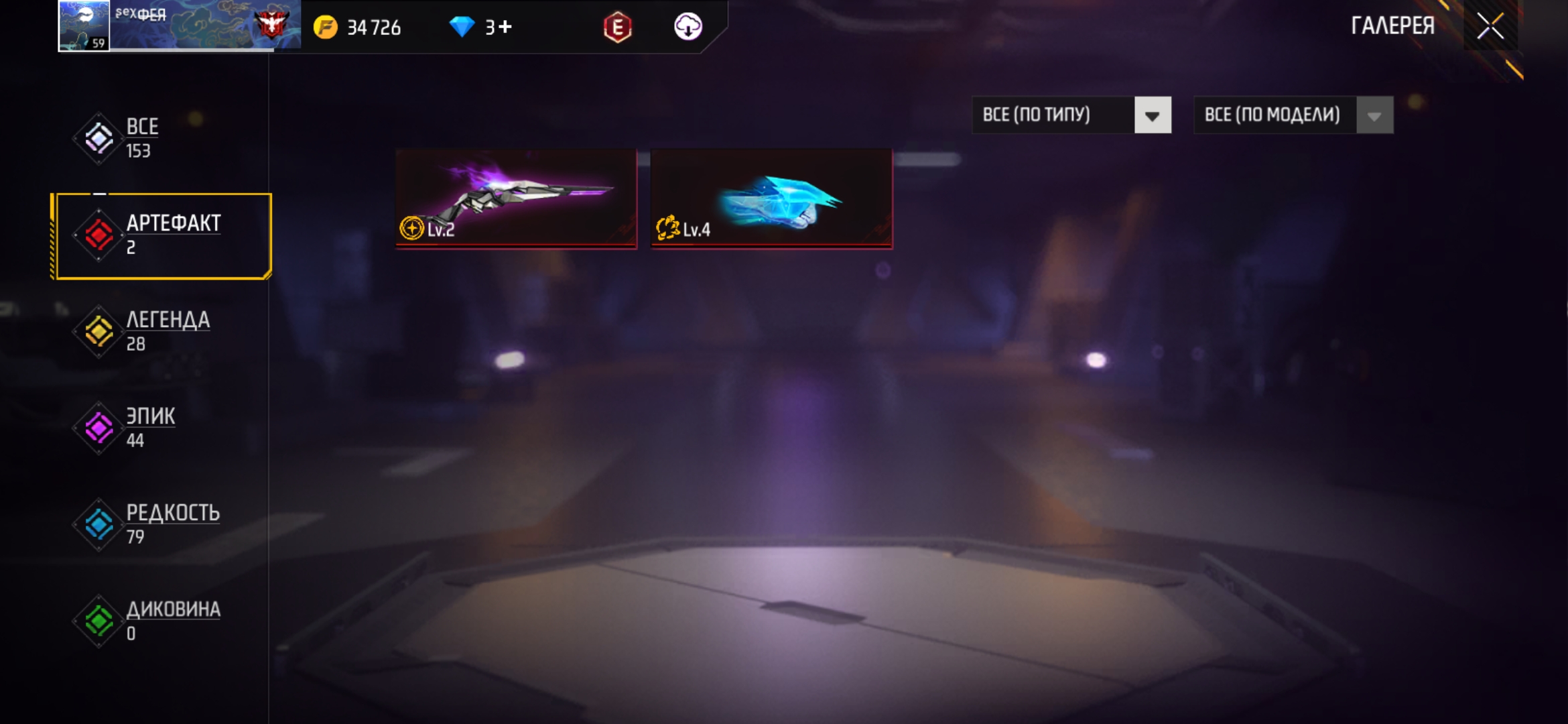The width and height of the screenshot is (1568, 724).
Task: Add diamonds with the plus button
Action: pyautogui.click(x=506, y=27)
